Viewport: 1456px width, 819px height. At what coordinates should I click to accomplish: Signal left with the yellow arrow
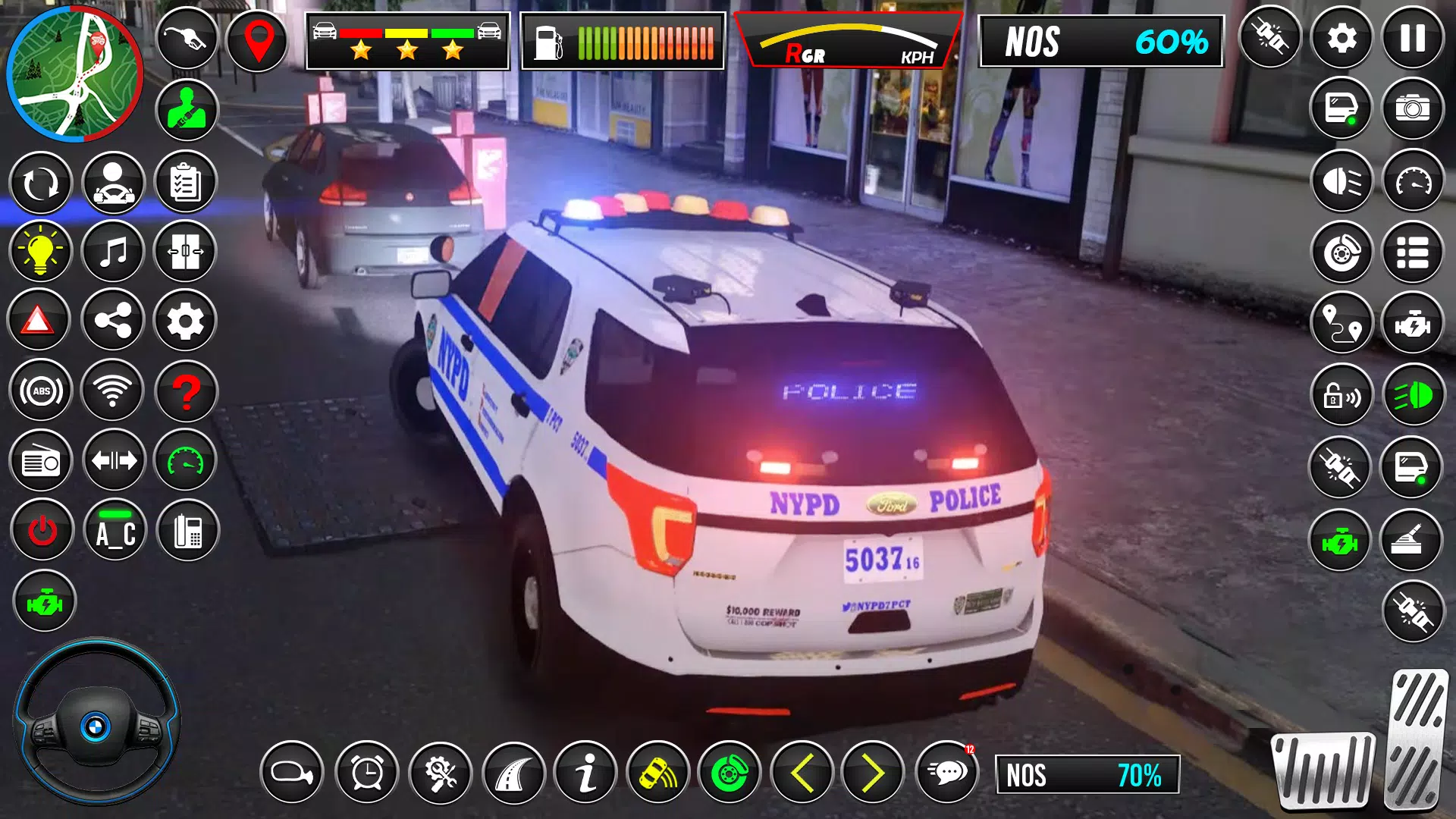[802, 773]
